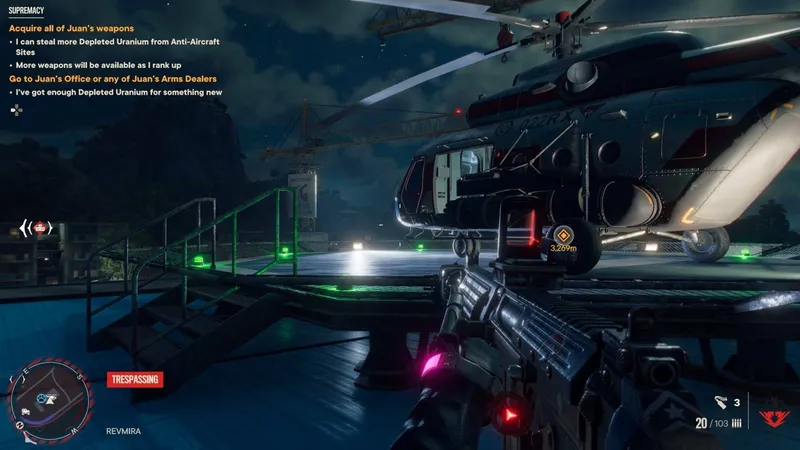Click the red enemy detection indicator
800x450 pixels.
tap(37, 228)
